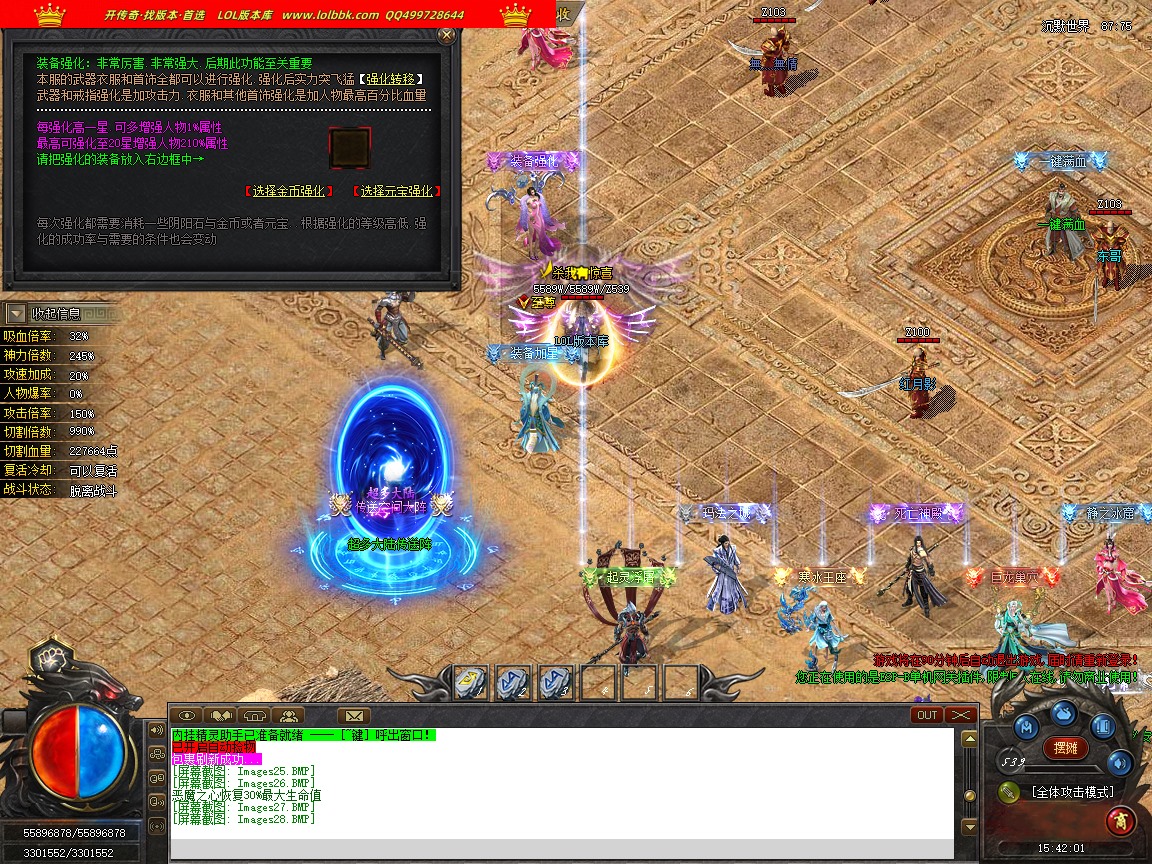Choose the 选择元宝强化 ingot enhancement option
Image resolution: width=1152 pixels, height=864 pixels.
coord(397,191)
